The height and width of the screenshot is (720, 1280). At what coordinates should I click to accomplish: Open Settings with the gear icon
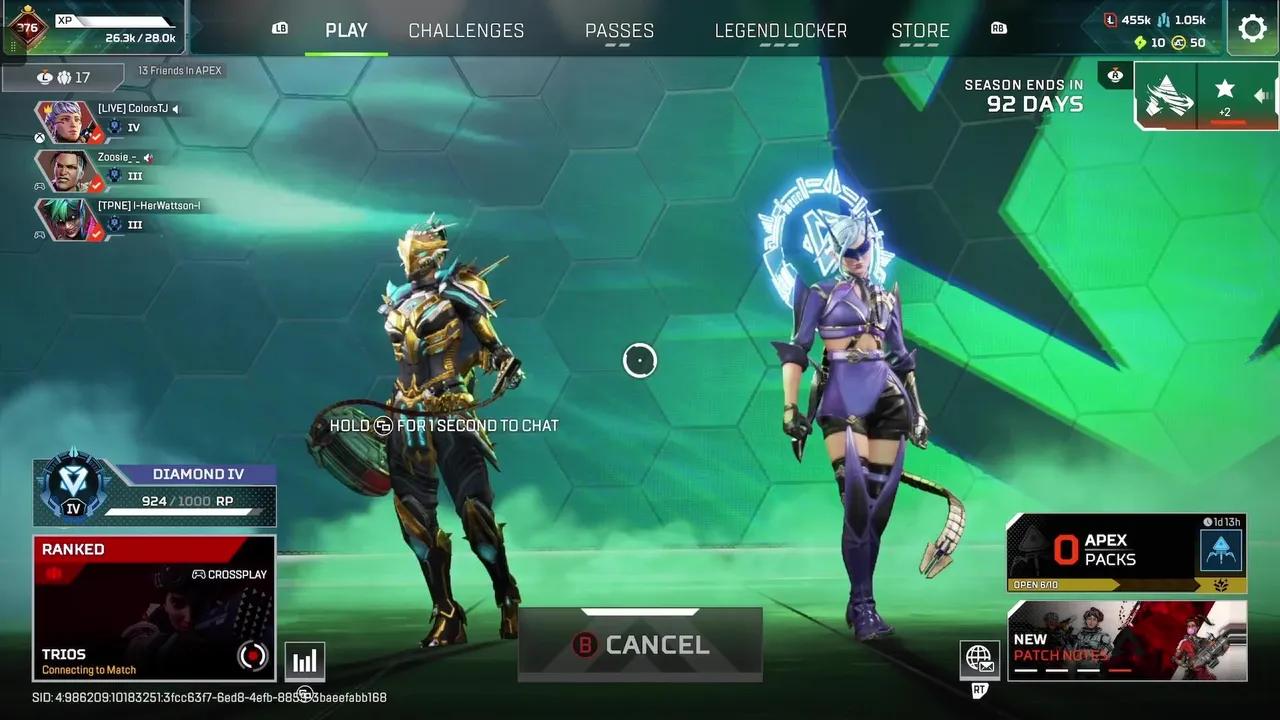click(1253, 28)
